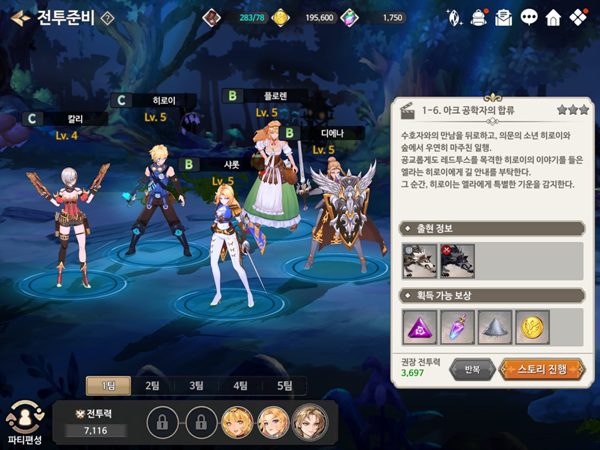
Task: Open the backpack inventory icon
Action: coord(479,17)
